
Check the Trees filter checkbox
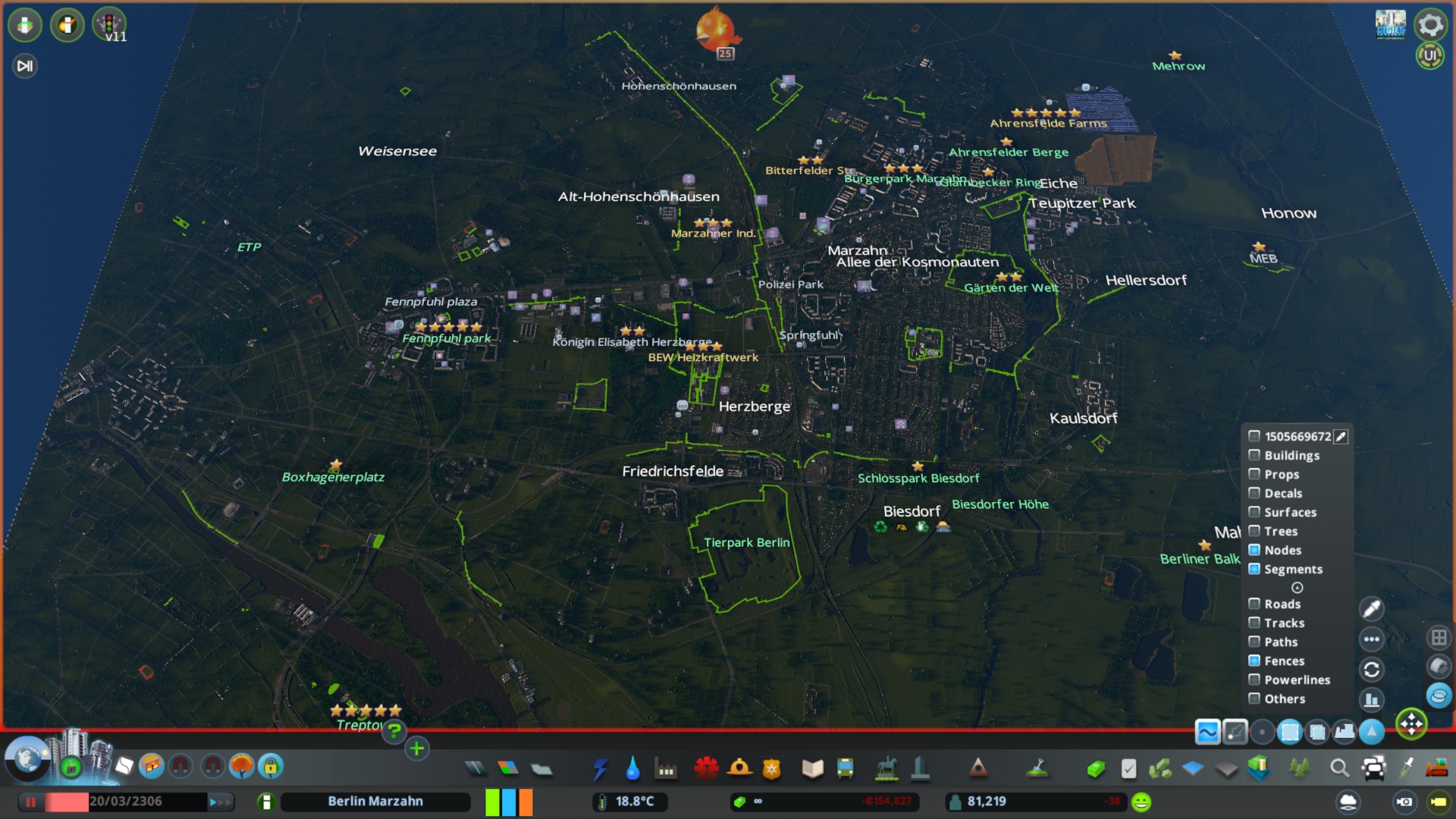(1255, 531)
